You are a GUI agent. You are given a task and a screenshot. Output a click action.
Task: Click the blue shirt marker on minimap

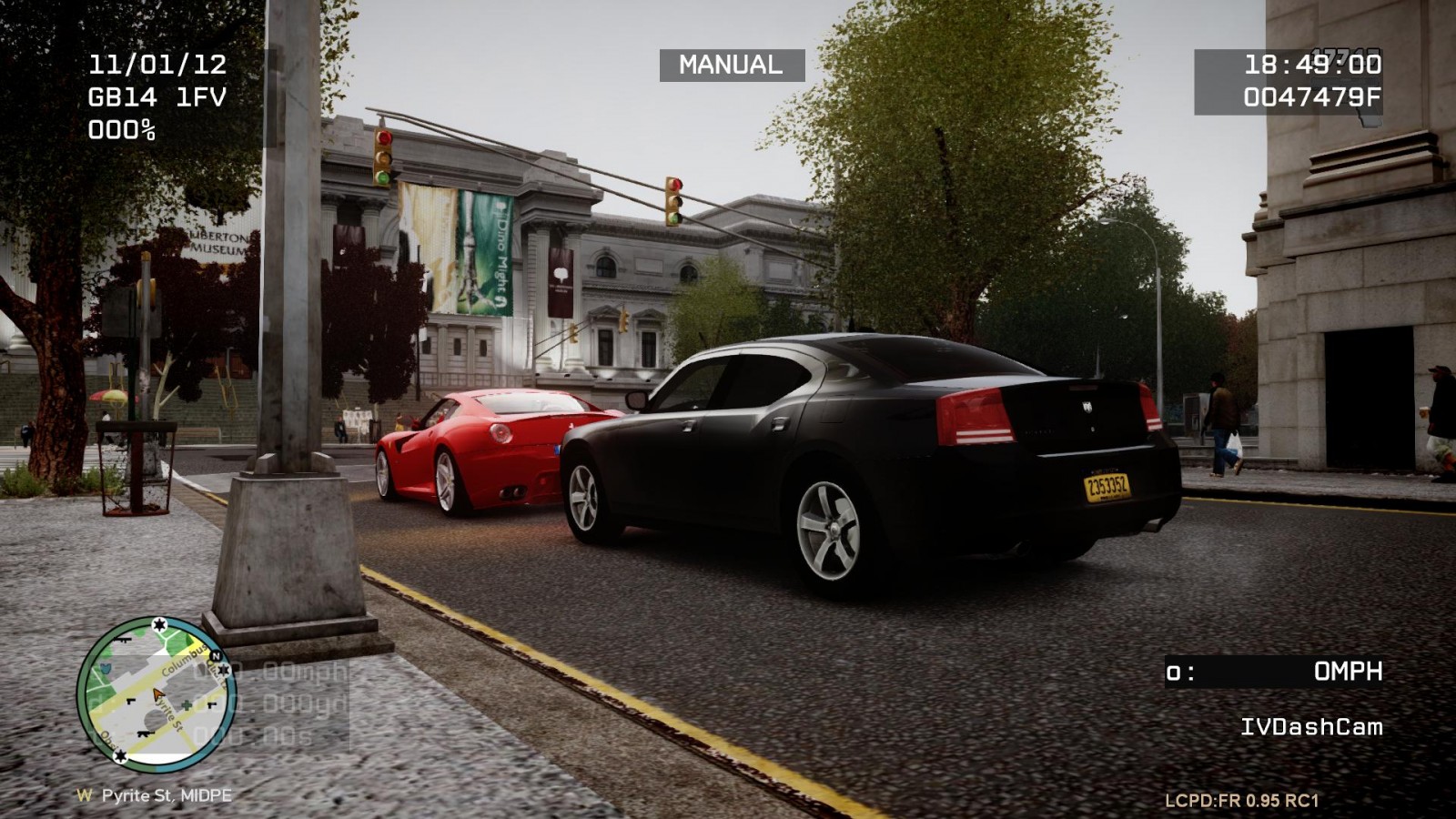[x=104, y=669]
